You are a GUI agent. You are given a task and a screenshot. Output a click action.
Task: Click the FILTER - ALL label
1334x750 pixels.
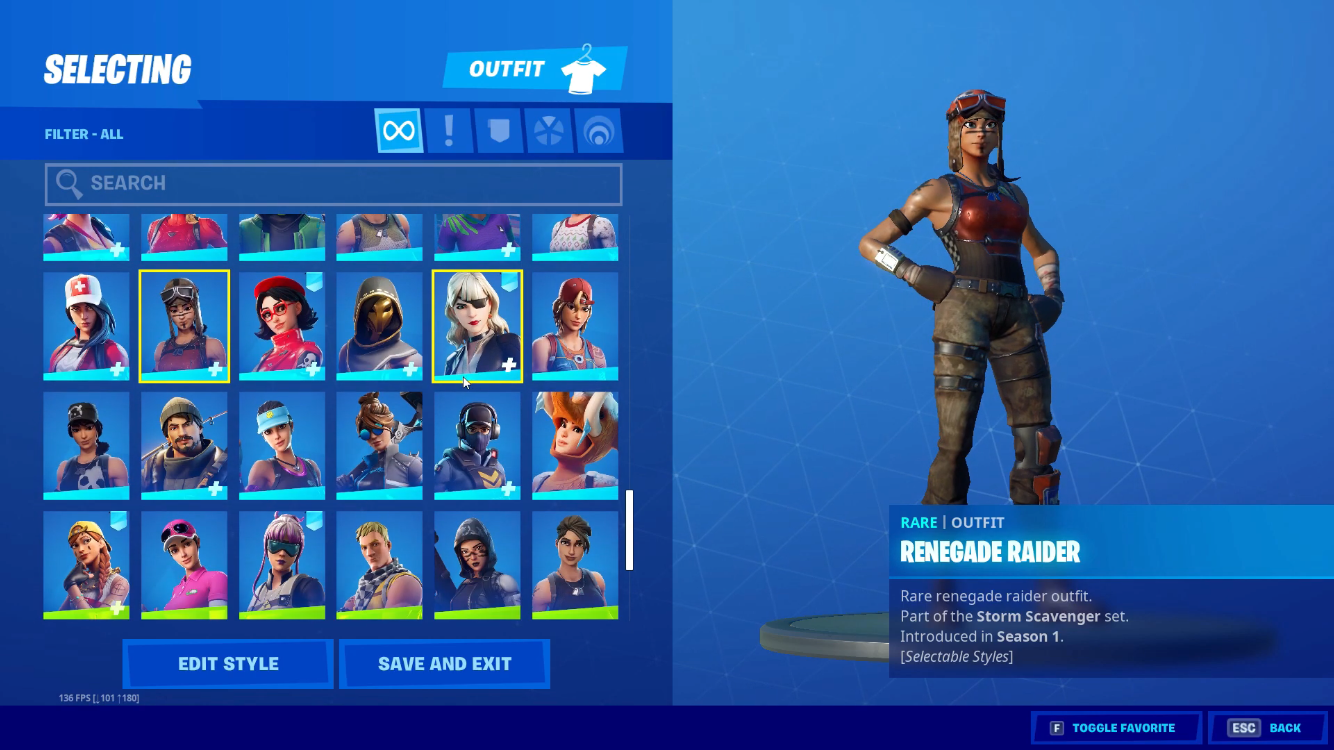[83, 133]
